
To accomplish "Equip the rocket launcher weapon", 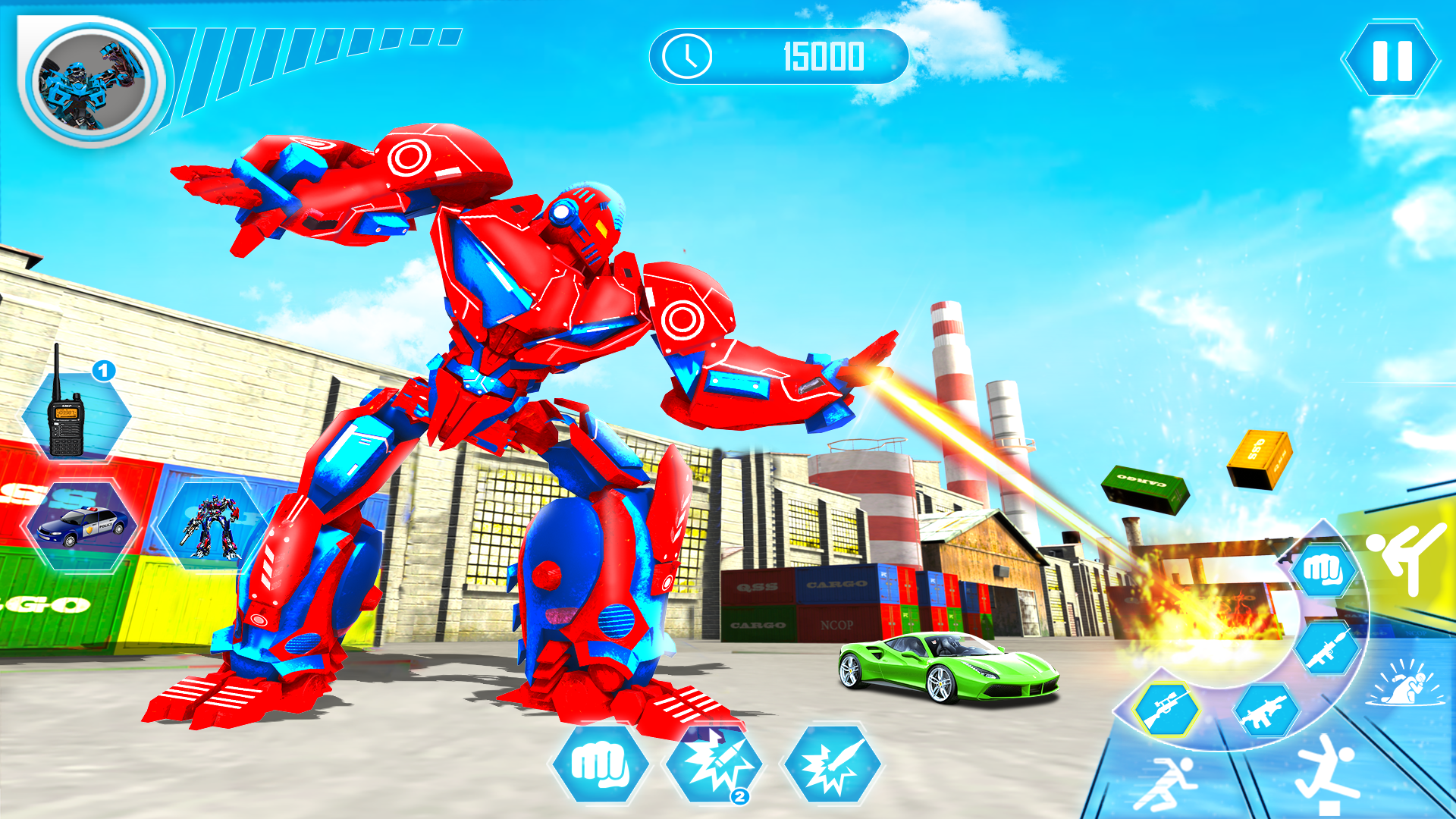I will click(1325, 648).
